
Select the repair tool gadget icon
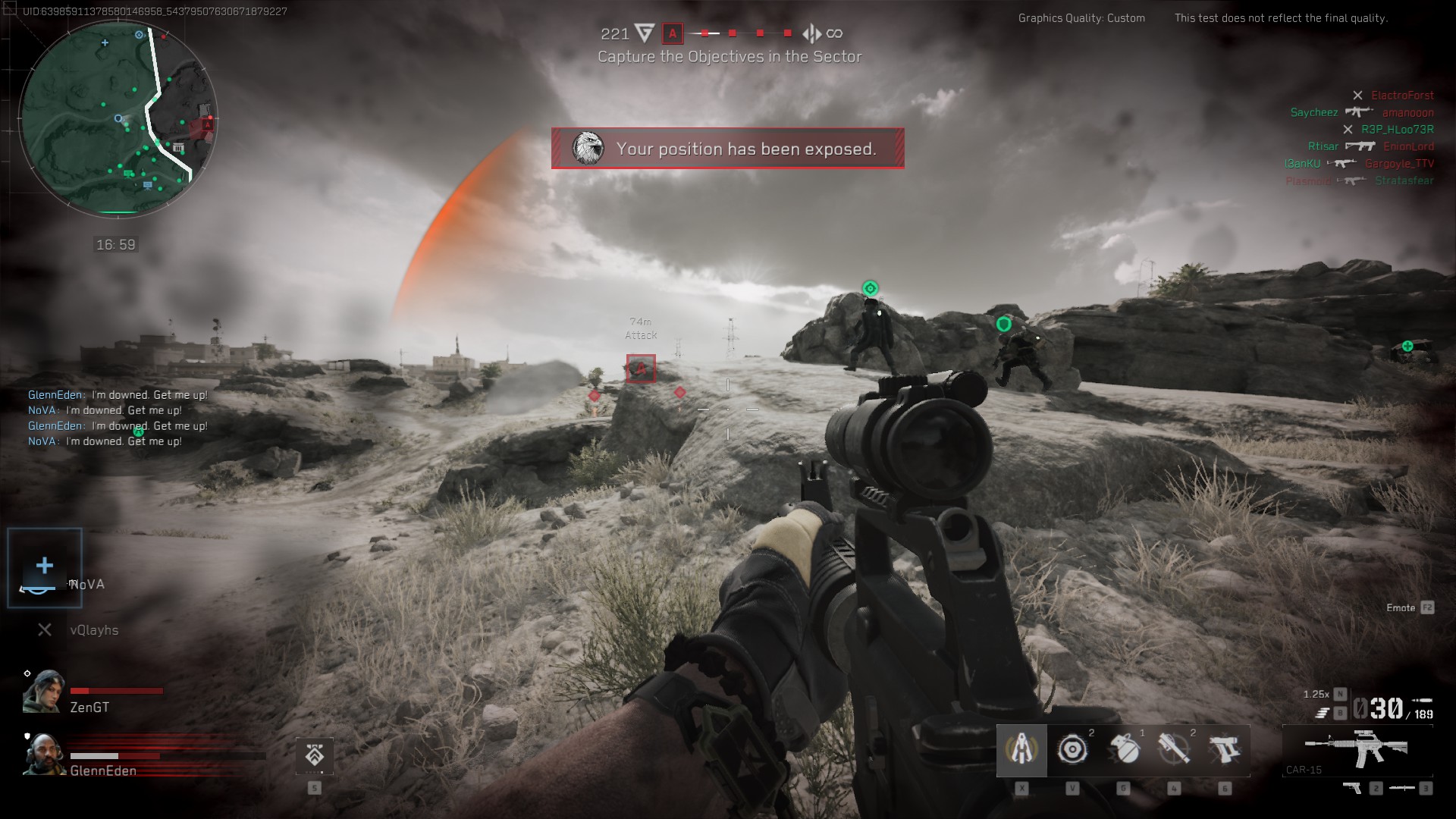click(1021, 750)
